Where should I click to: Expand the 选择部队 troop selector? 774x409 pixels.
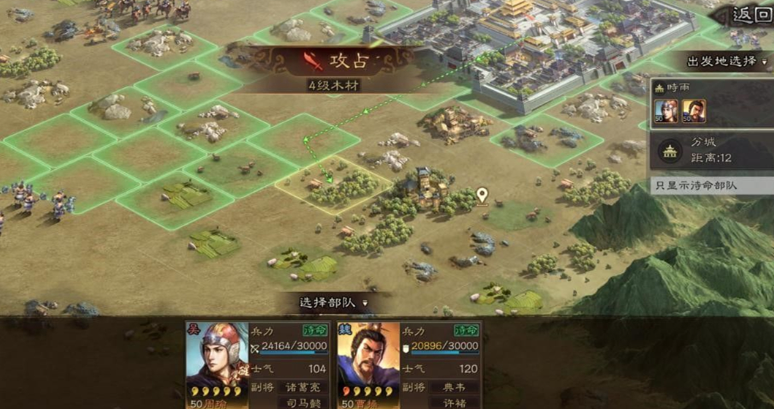334,302
